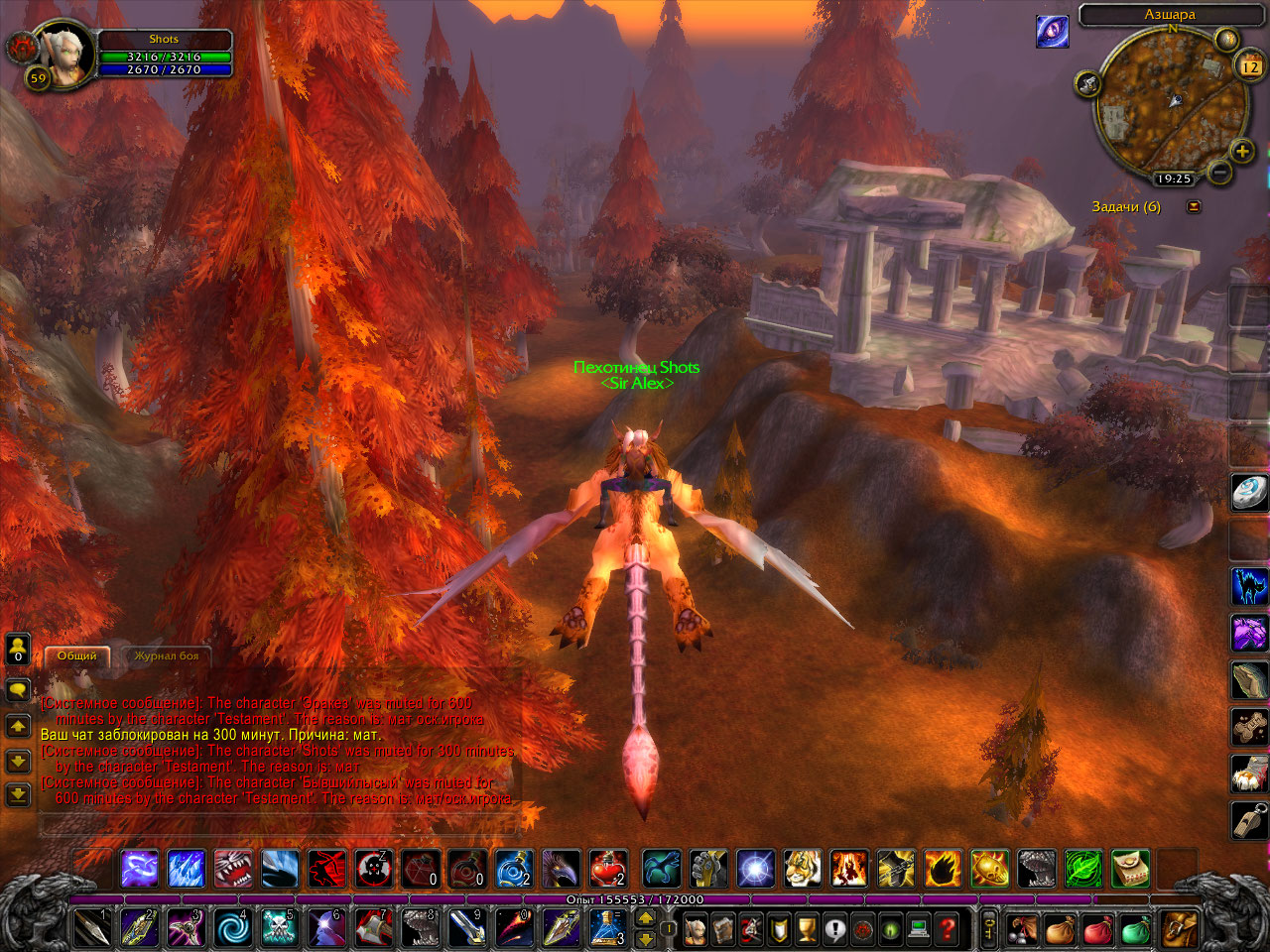
Task: Activate the teal skull ability in slot 5
Action: [x=279, y=928]
